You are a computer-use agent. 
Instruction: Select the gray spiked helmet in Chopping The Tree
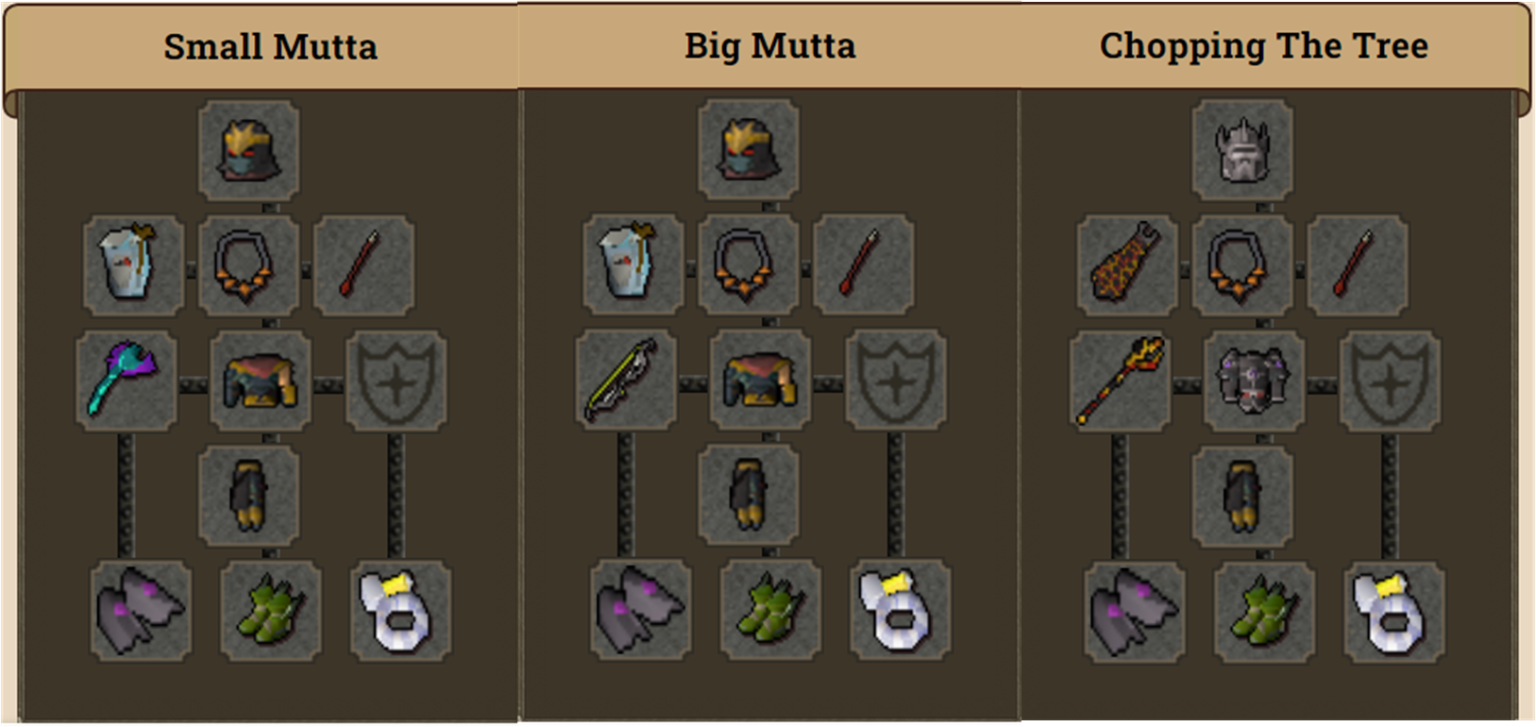coord(1243,150)
